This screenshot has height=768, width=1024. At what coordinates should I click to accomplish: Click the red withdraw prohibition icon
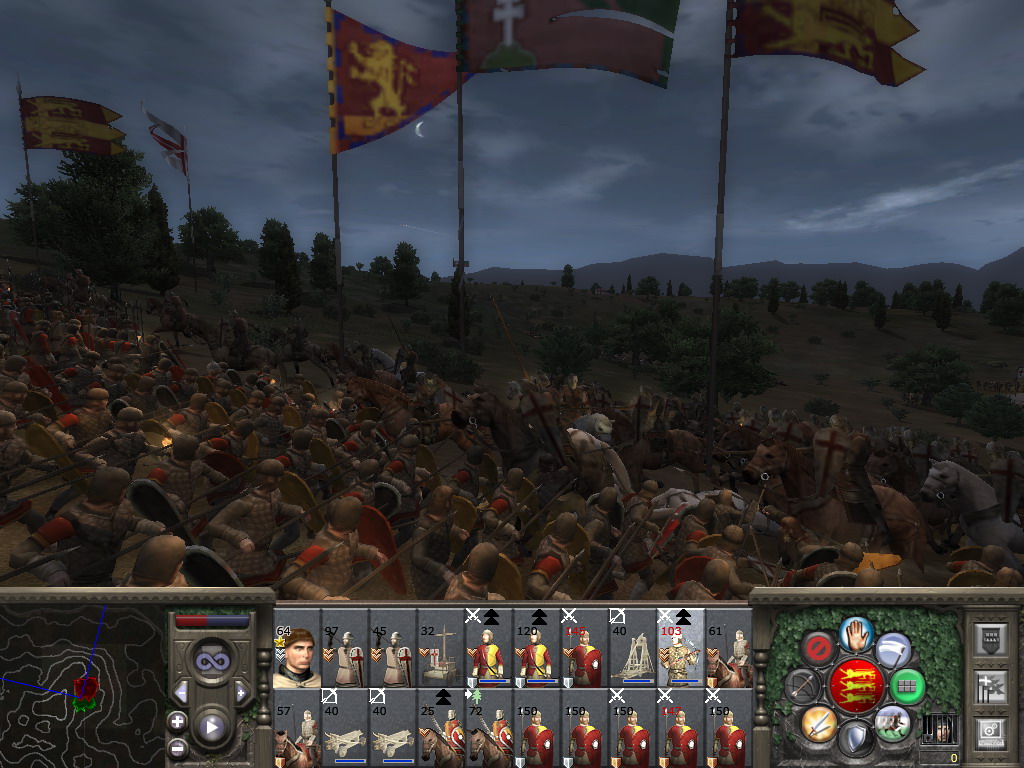(x=819, y=650)
